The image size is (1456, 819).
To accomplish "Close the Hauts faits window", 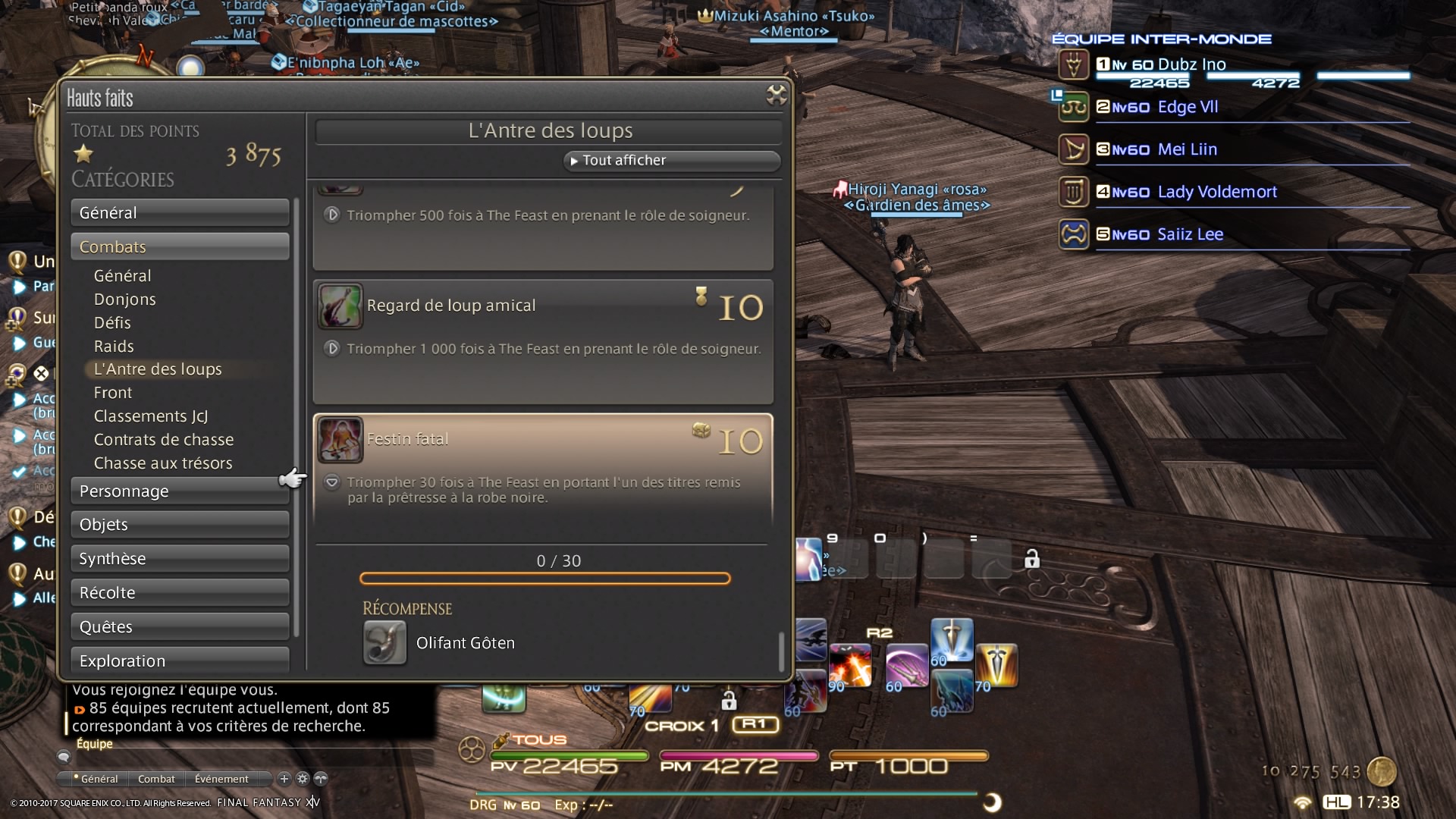I will coord(776,95).
